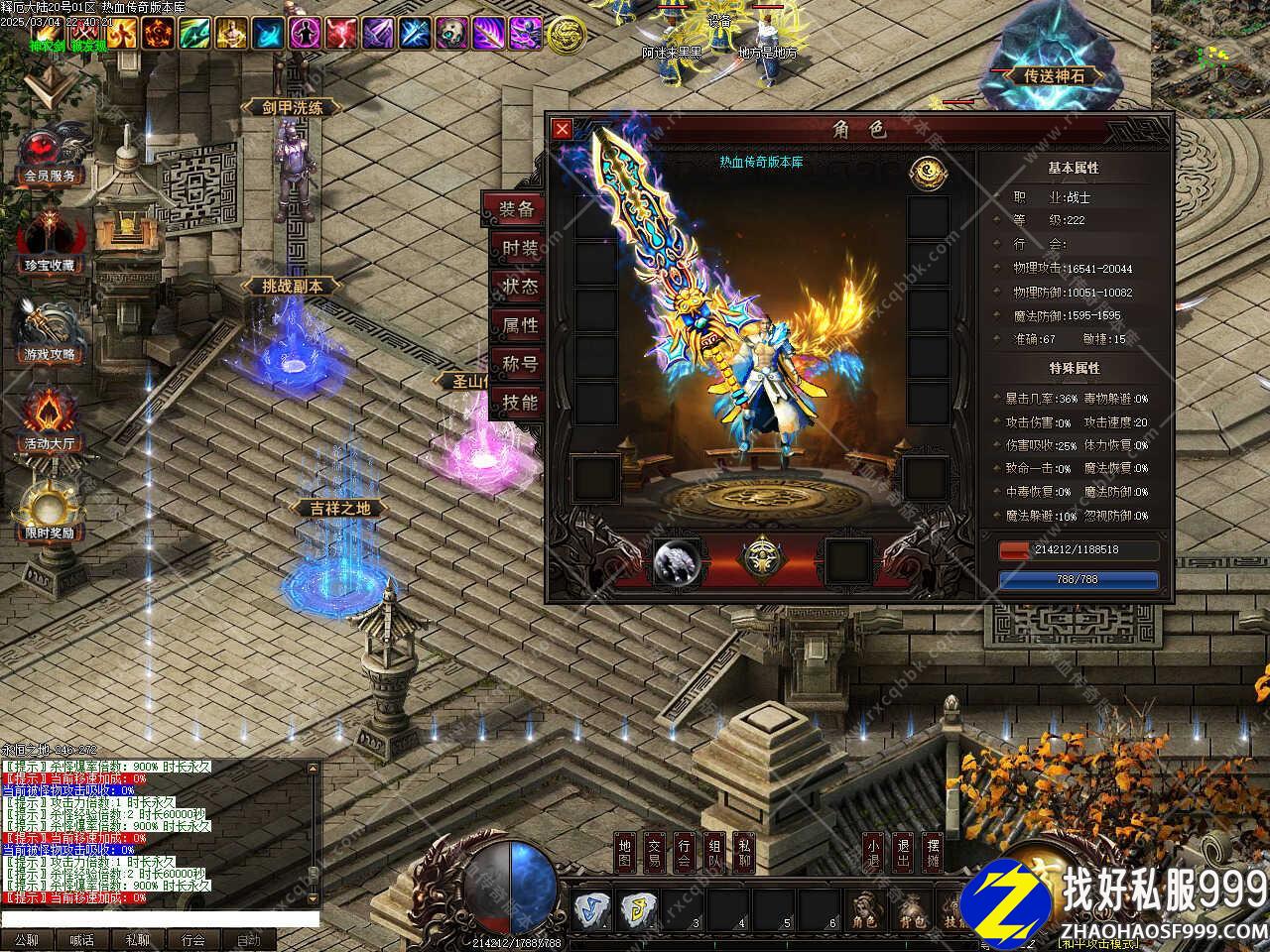Click the 交易 trade button
This screenshot has height=952, width=1270.
[654, 855]
